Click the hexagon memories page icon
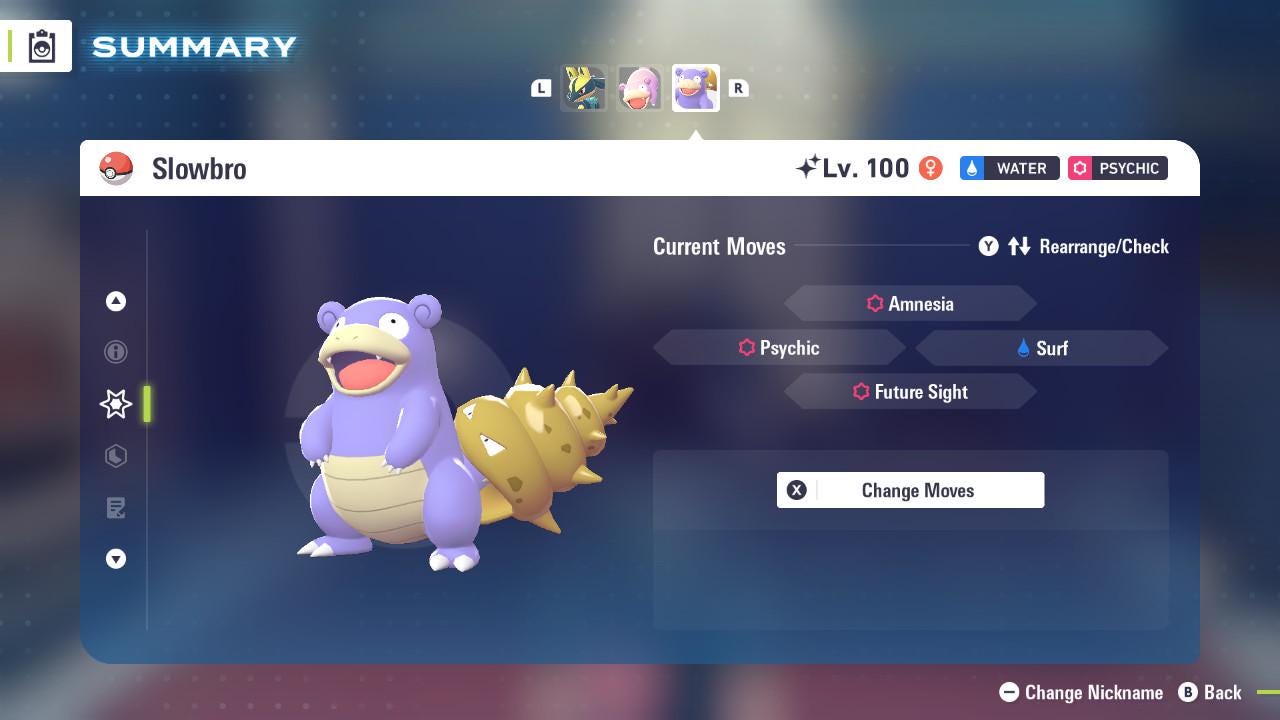This screenshot has height=720, width=1280. (116, 456)
